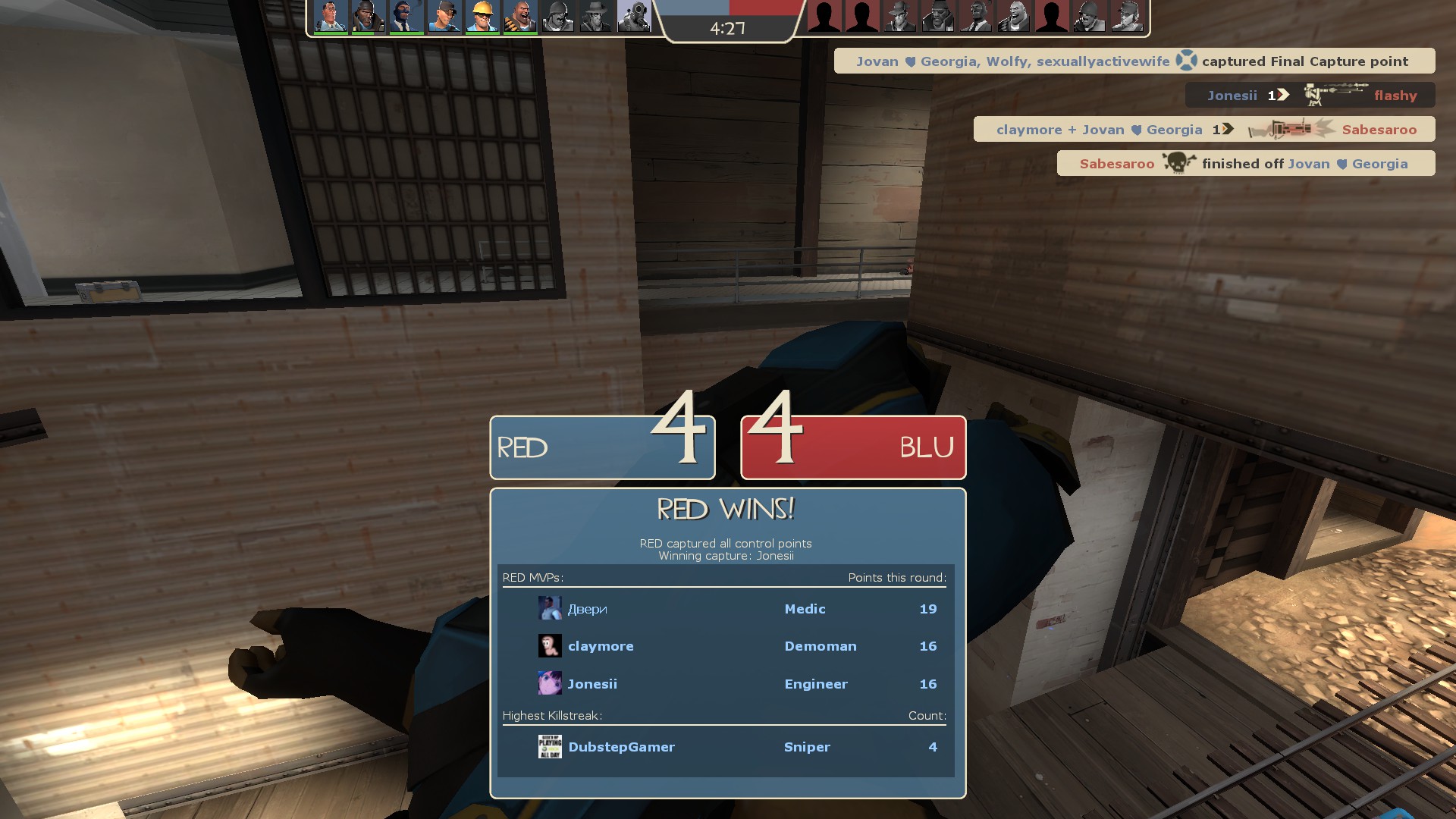Viewport: 1456px width, 819px height.
Task: Click the Engineer hardhat portrait
Action: tap(482, 17)
